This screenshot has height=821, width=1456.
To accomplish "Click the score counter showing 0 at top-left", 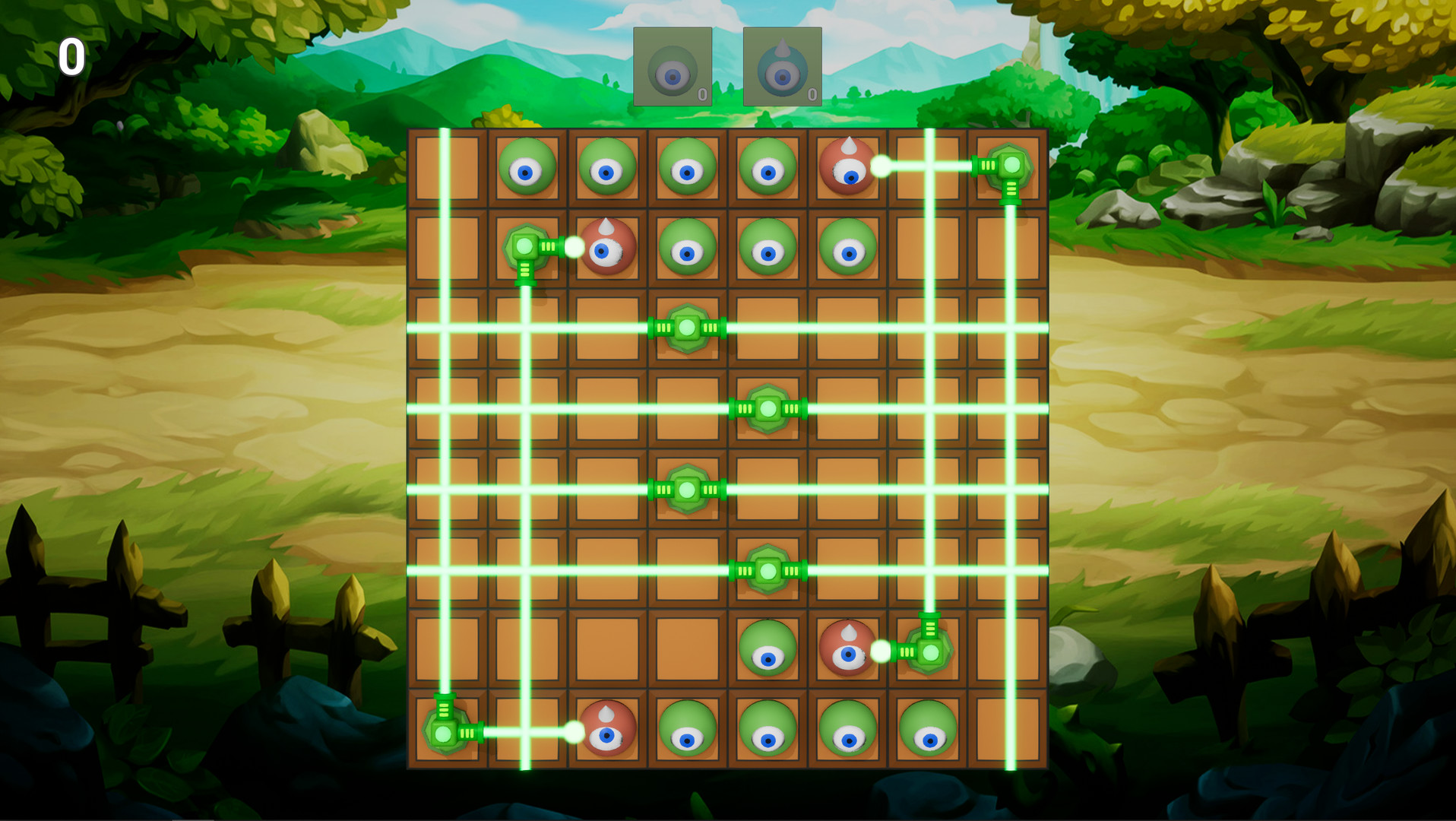I will (x=72, y=57).
